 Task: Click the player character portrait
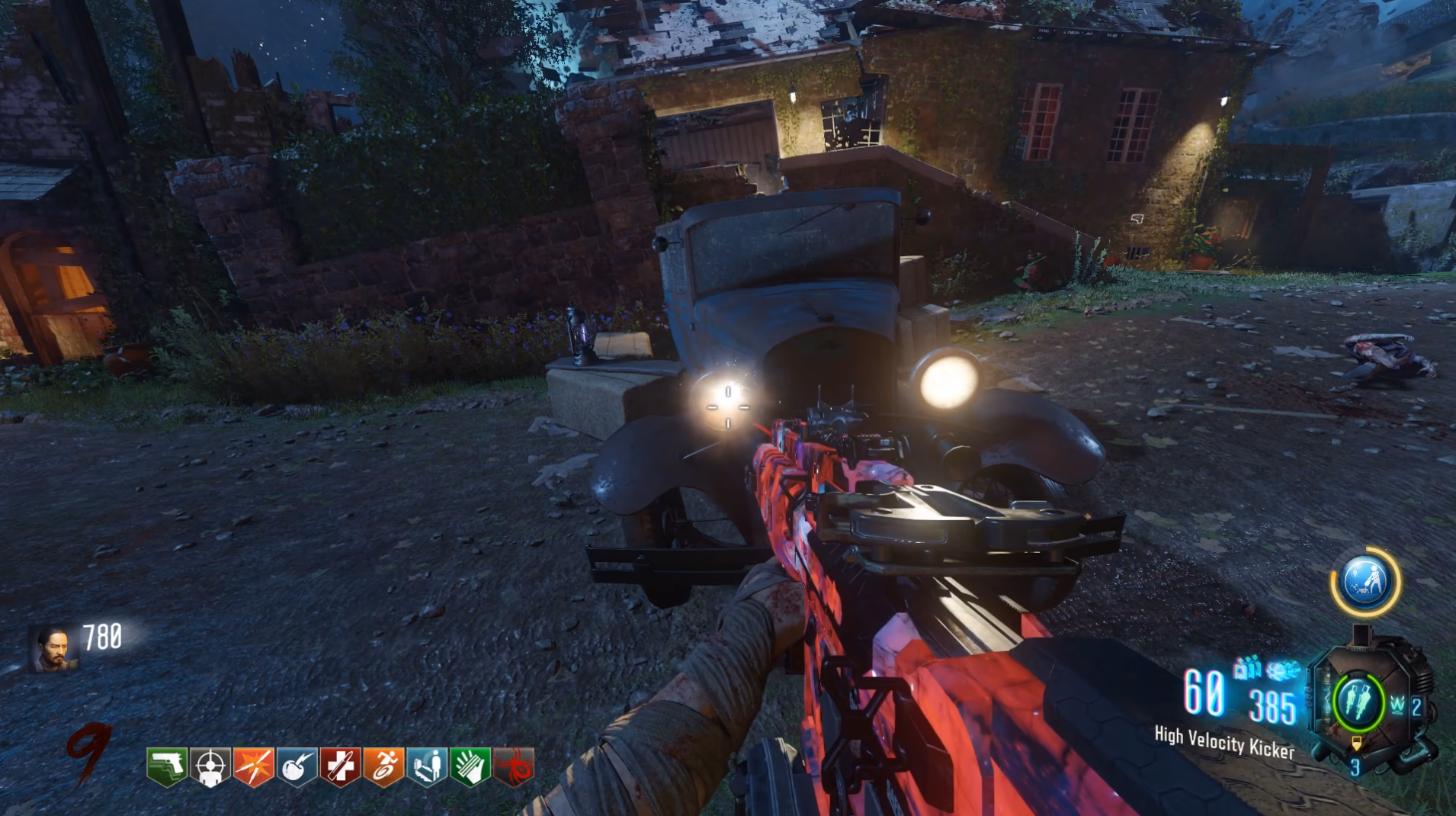click(54, 648)
